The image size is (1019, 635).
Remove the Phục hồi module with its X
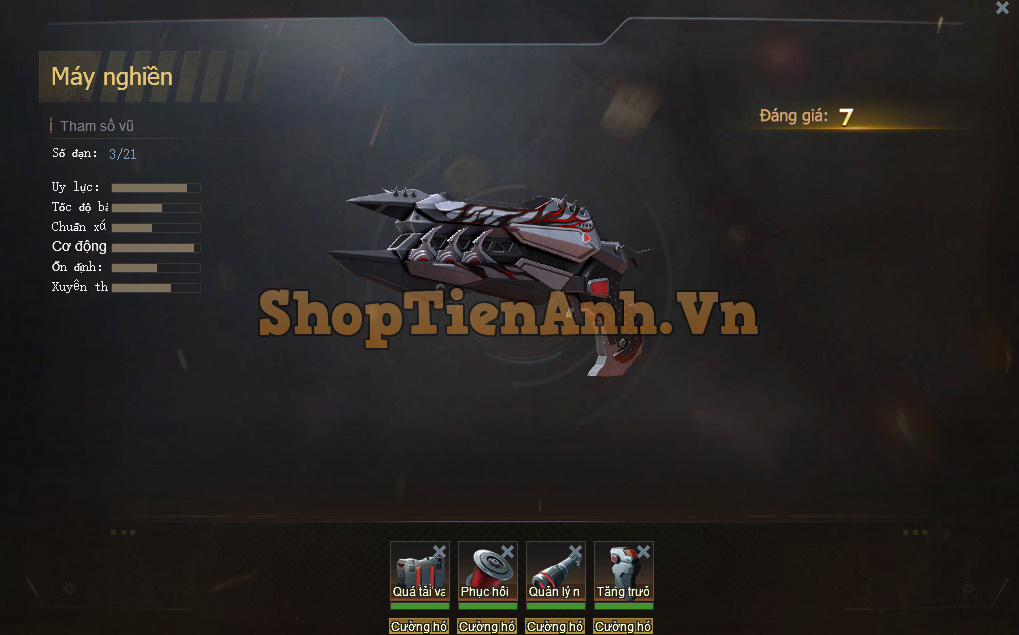click(507, 552)
